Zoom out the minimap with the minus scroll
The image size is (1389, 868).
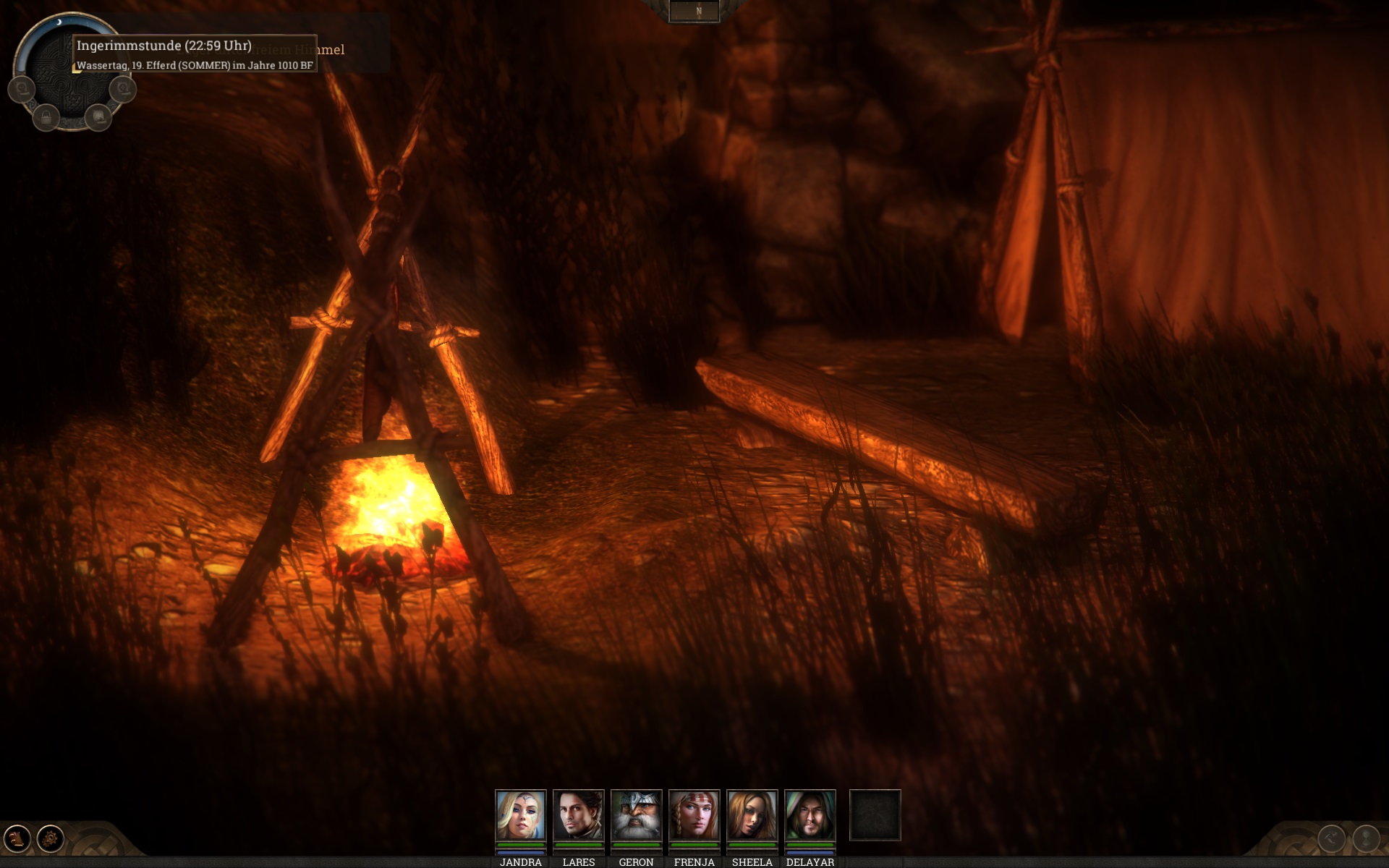point(22,90)
